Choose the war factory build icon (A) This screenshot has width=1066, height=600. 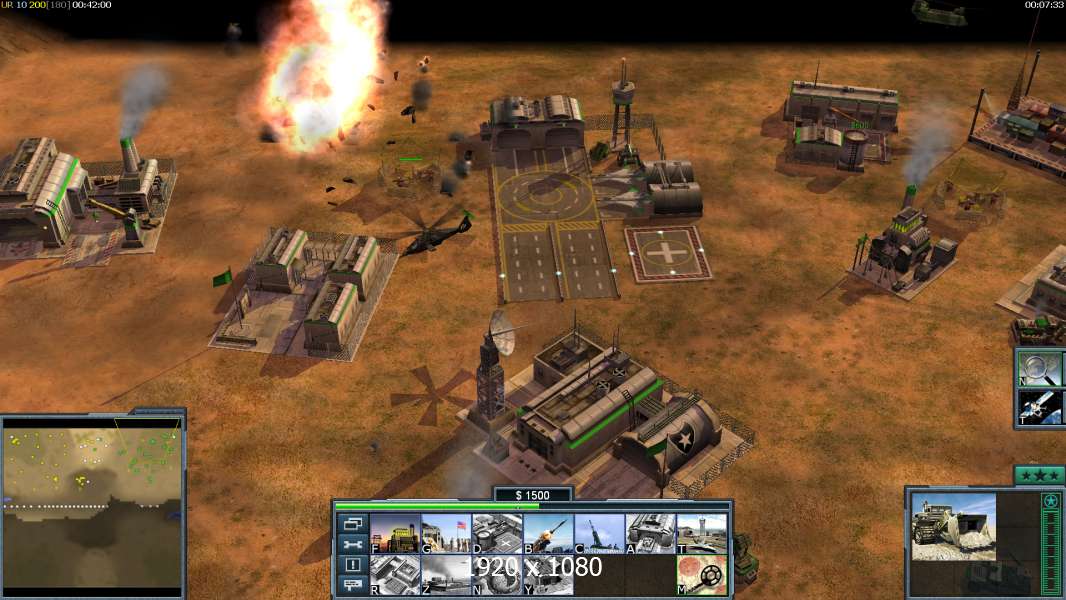pos(650,534)
